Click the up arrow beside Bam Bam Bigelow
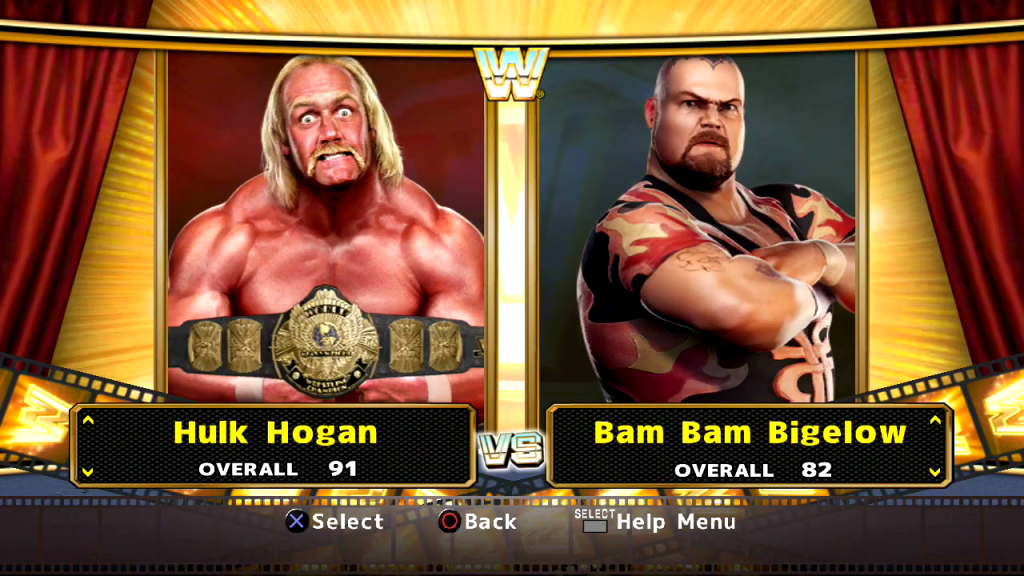The width and height of the screenshot is (1024, 576). [x=935, y=420]
